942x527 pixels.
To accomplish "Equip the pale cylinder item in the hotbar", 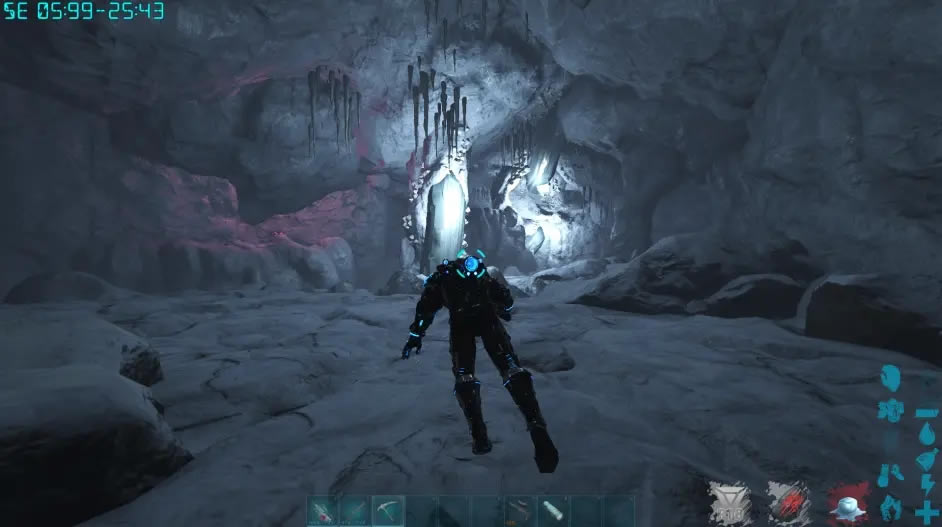I will (x=553, y=511).
